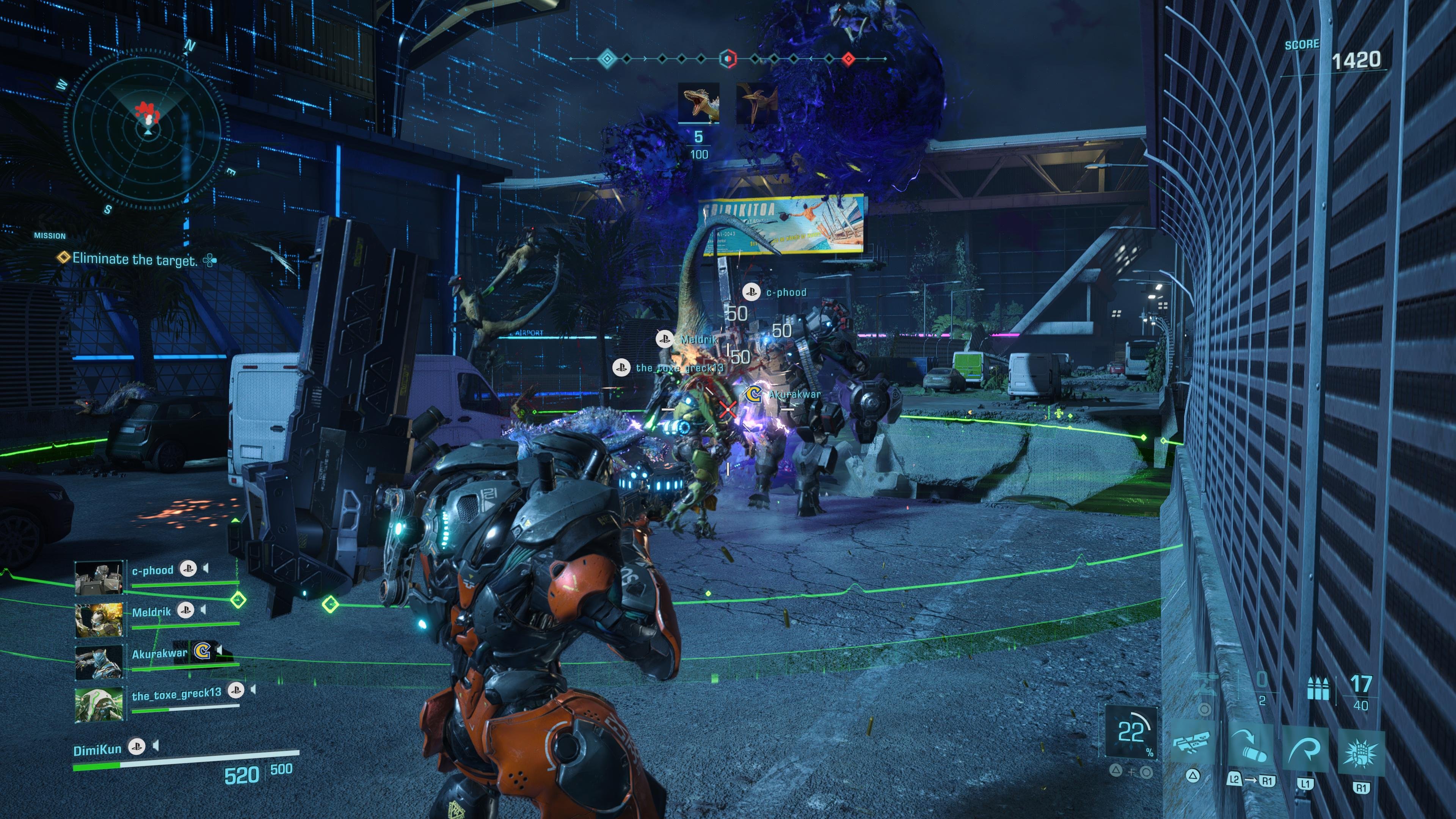Activate the curved dodge arrow ability
1456x819 pixels.
[x=1304, y=749]
